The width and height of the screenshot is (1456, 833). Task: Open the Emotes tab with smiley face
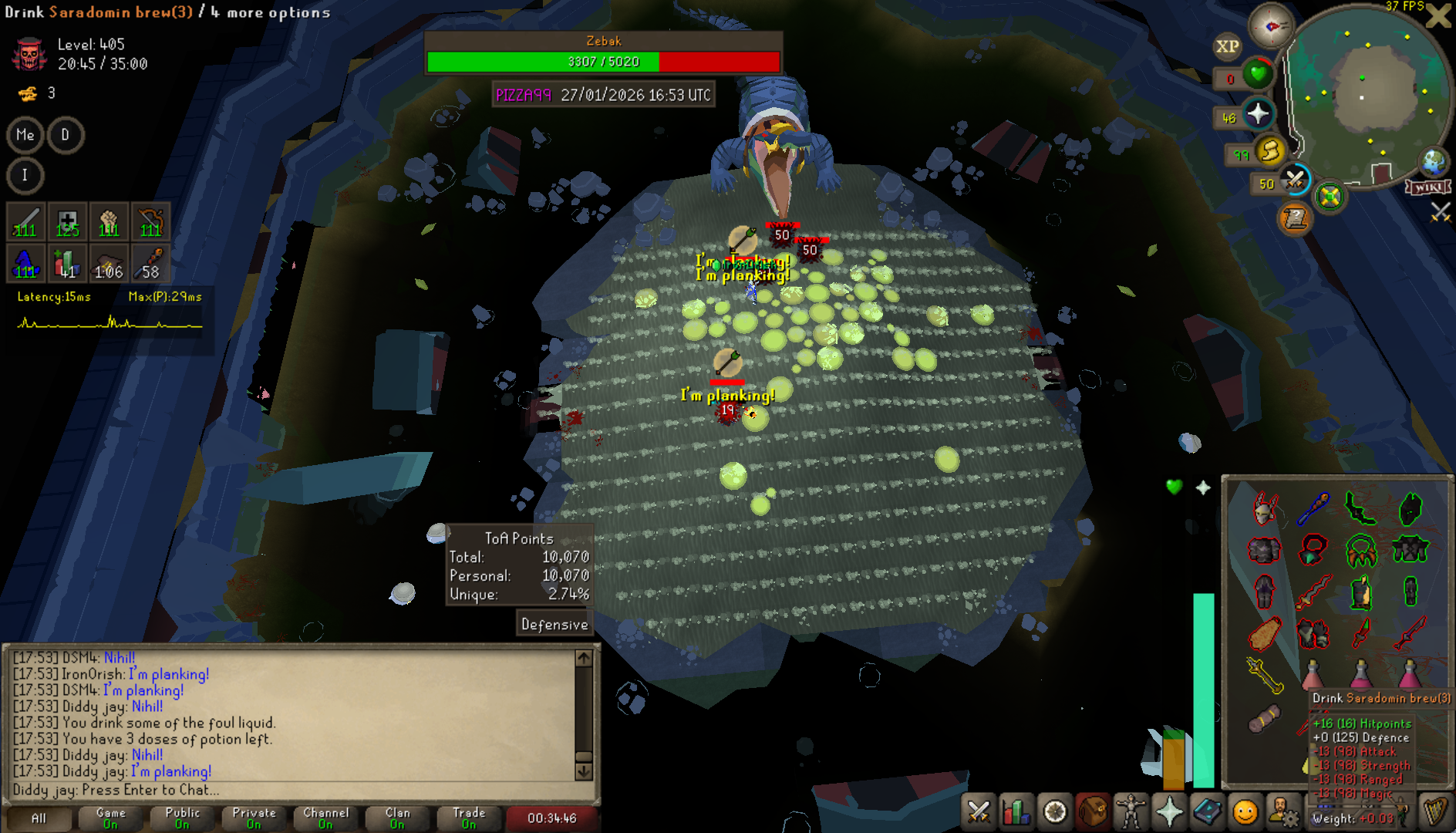point(1245,812)
